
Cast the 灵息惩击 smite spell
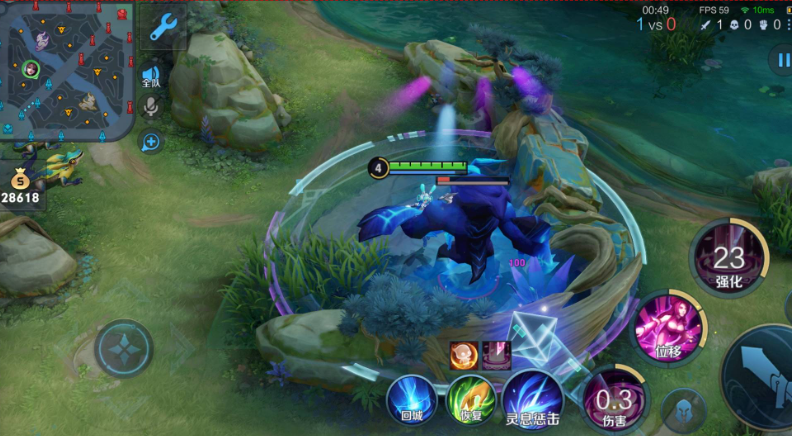[x=531, y=398]
